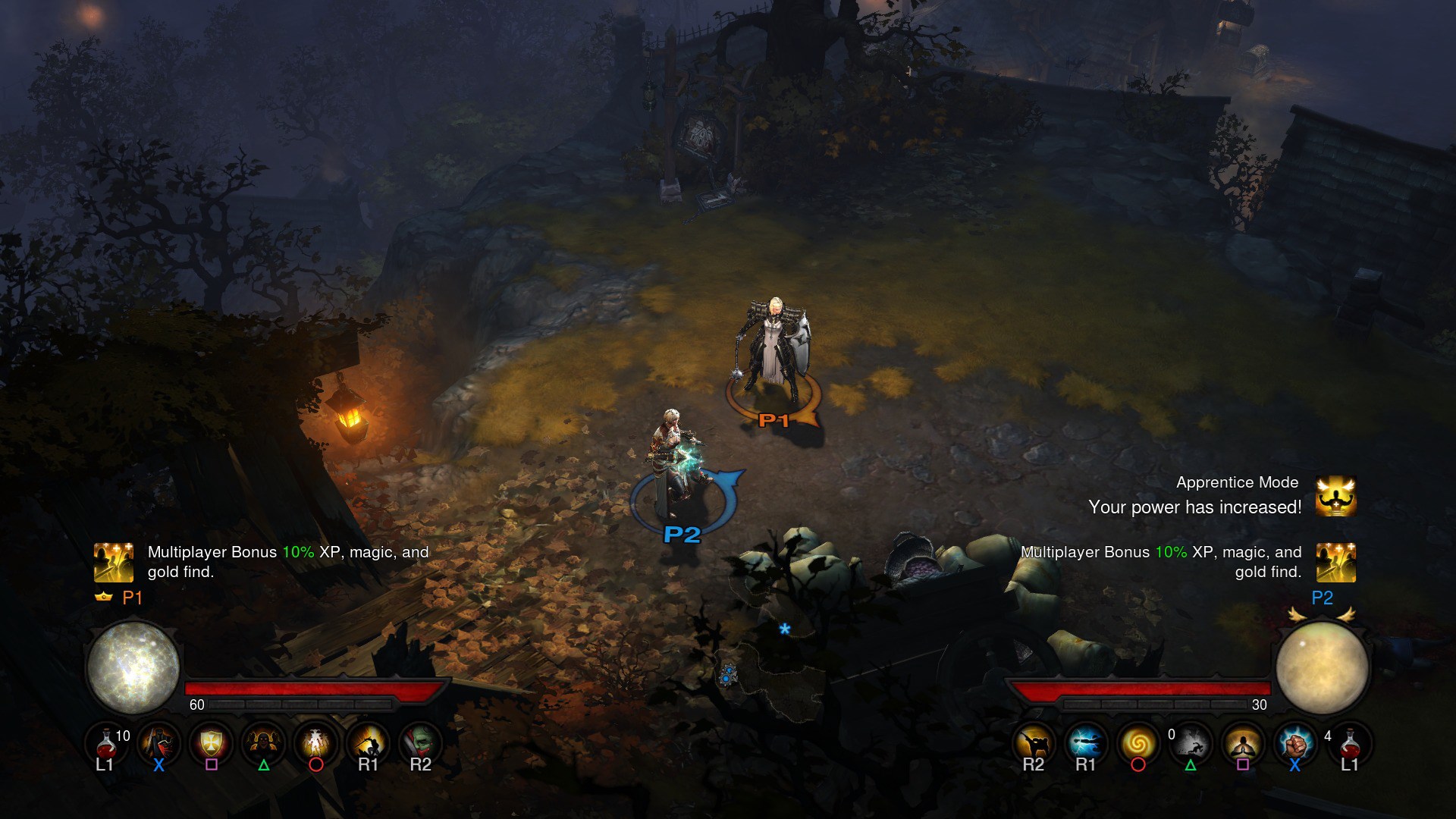This screenshot has height=819, width=1456.
Task: Cast the golden spiral skill
Action: 1137,742
